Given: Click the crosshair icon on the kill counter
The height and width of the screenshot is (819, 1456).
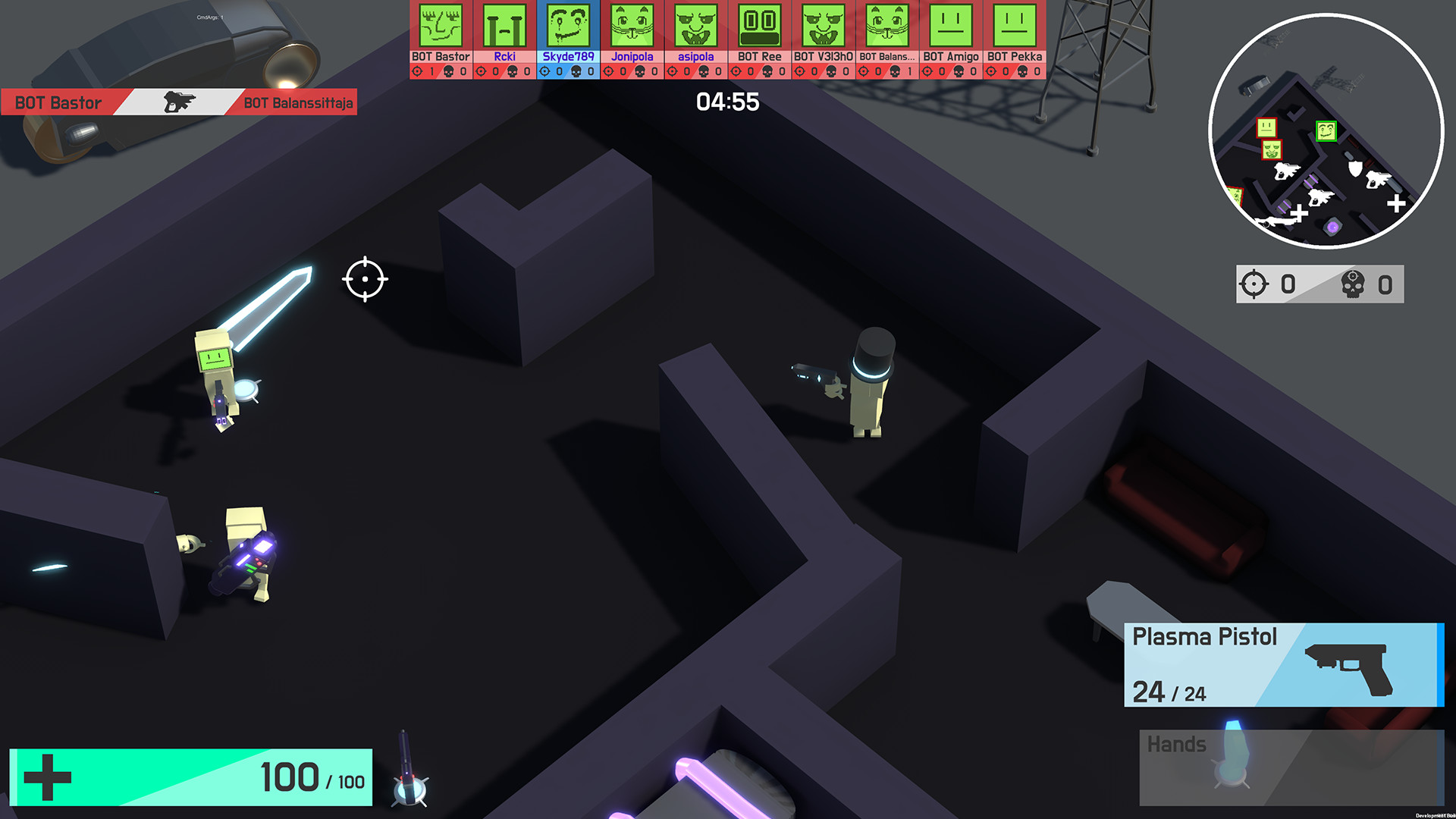Looking at the screenshot, I should [x=1256, y=284].
